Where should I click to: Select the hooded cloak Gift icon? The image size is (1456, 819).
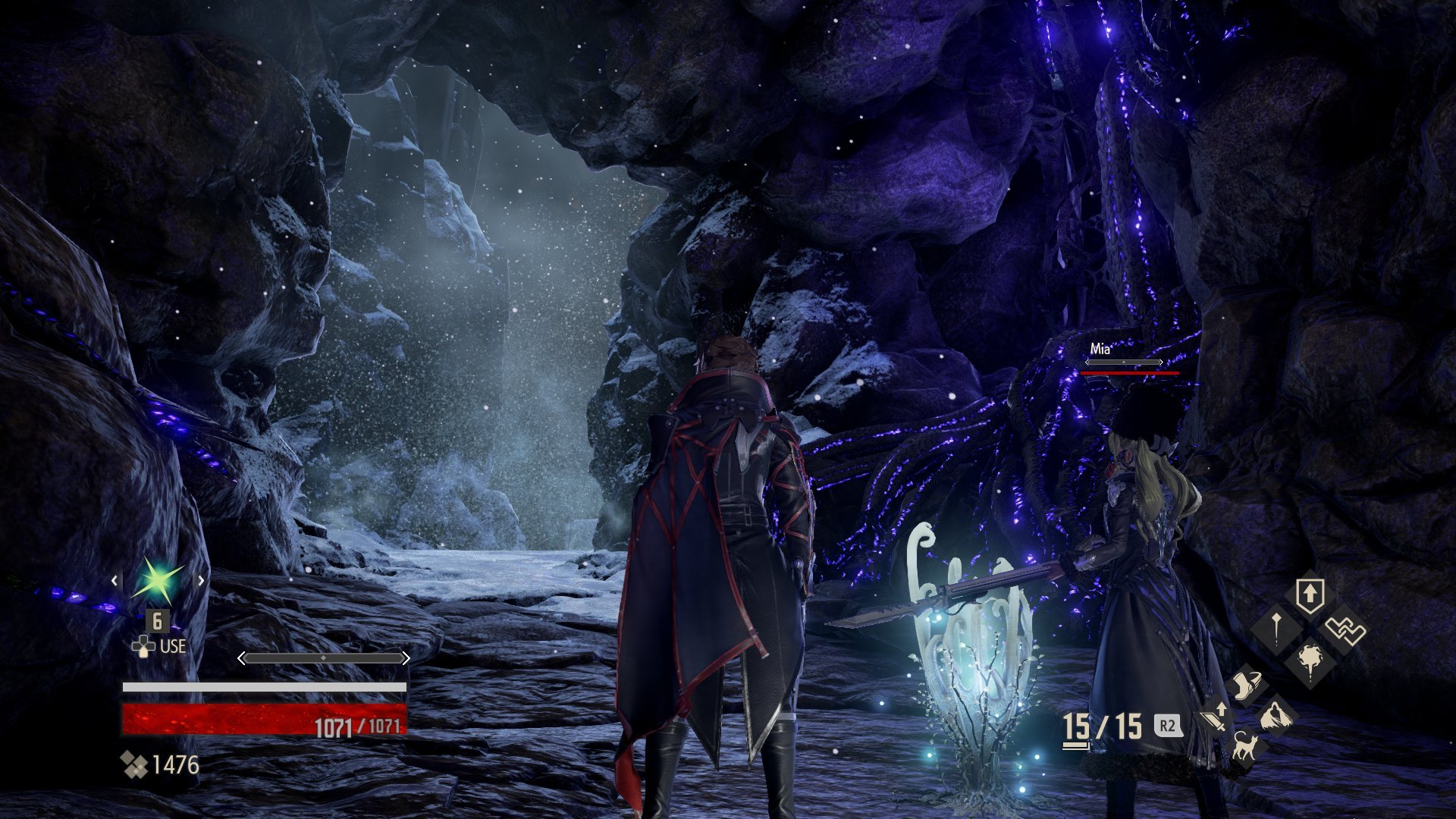[x=1276, y=717]
